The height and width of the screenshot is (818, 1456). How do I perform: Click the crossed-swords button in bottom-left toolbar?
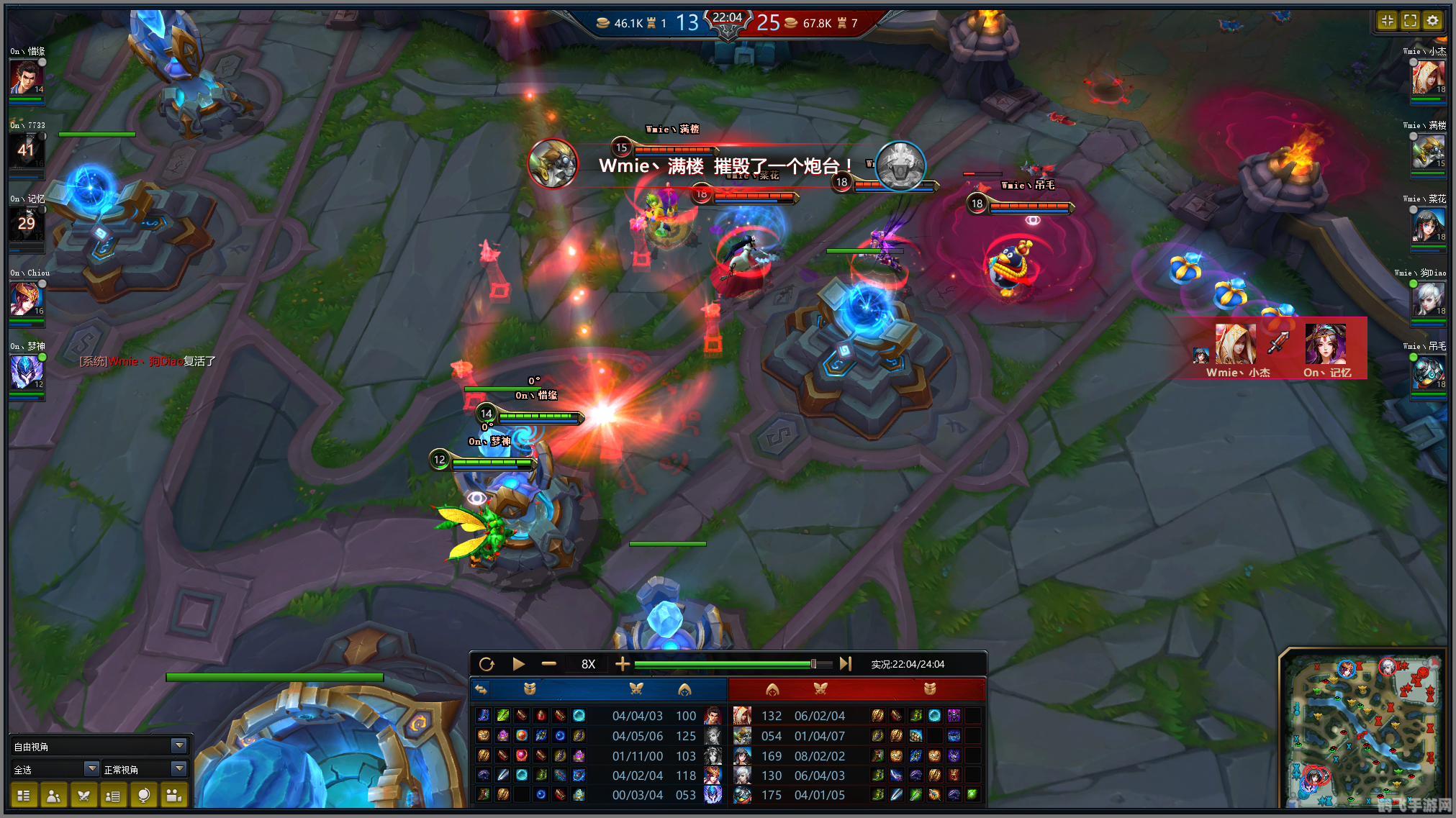[x=83, y=796]
